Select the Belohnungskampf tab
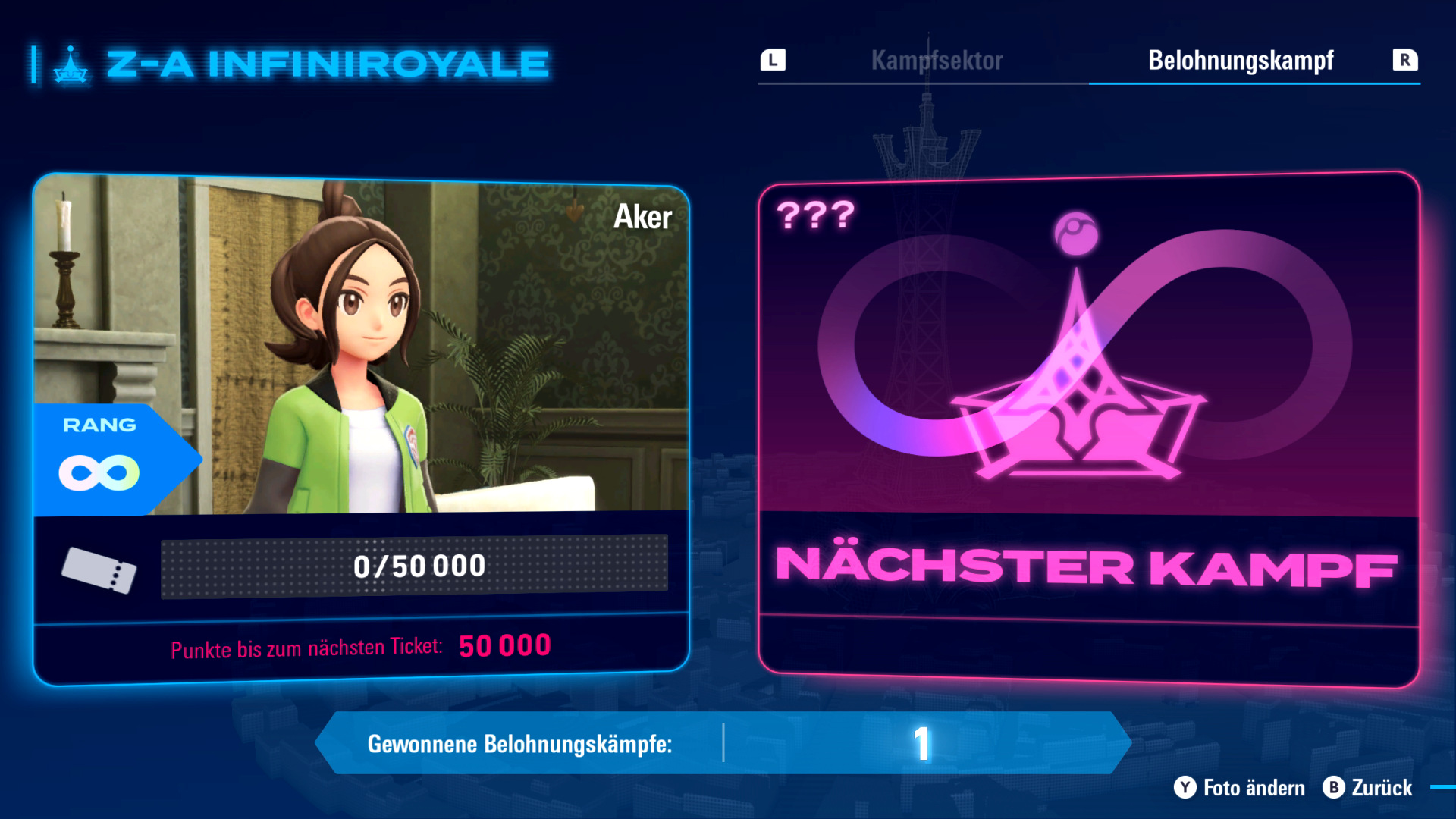 pyautogui.click(x=1241, y=61)
